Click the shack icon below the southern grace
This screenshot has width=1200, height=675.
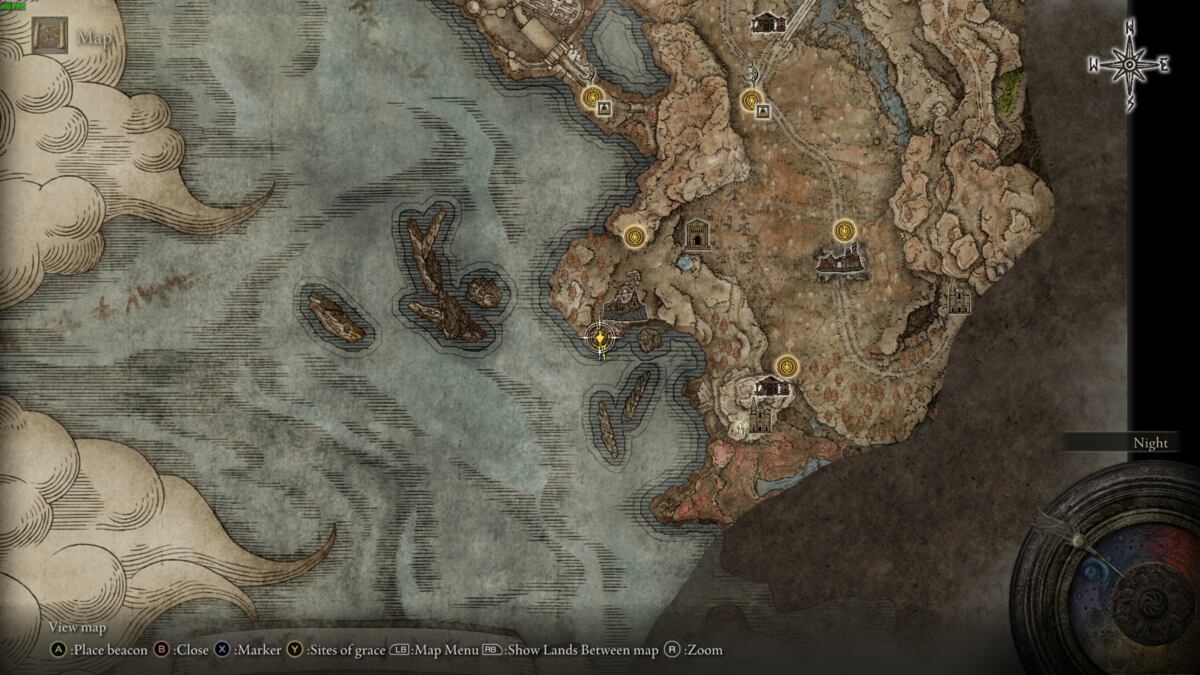[771, 386]
